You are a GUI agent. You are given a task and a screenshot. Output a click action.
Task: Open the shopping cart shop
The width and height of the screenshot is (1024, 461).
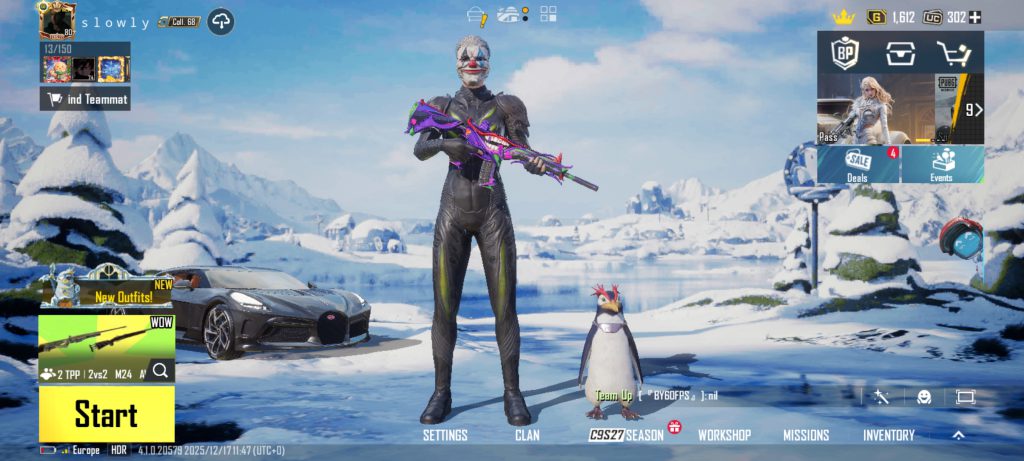(x=954, y=53)
